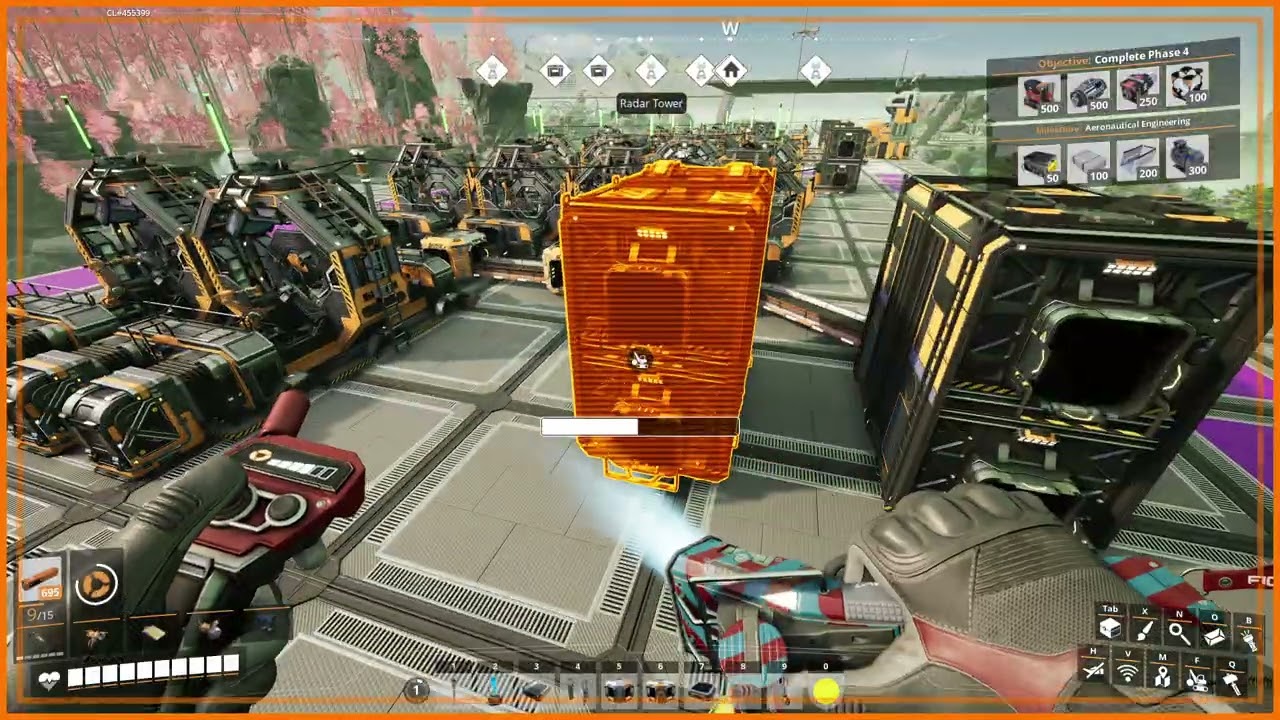Click the circular orange equipment gauge icon

point(96,584)
